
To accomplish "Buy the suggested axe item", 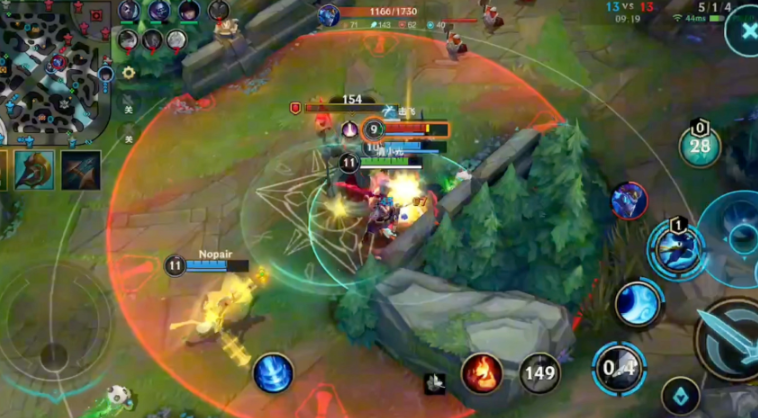I will point(34,170).
